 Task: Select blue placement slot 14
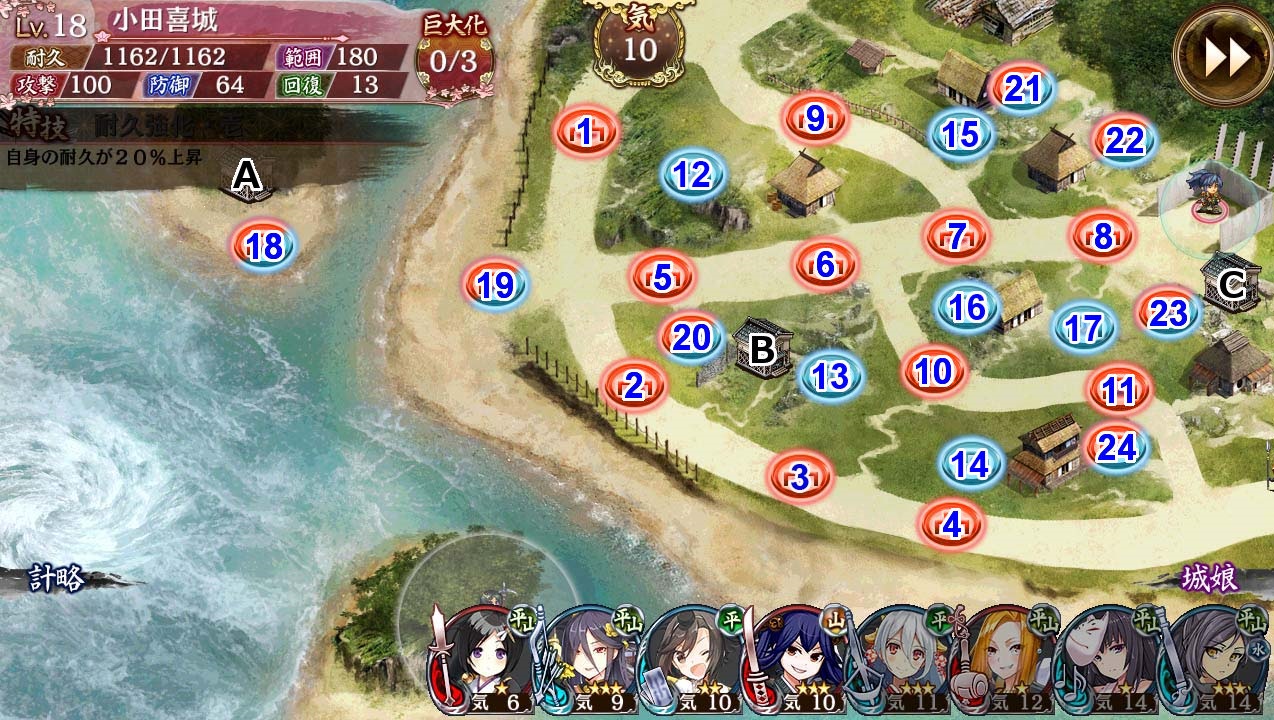tap(970, 464)
